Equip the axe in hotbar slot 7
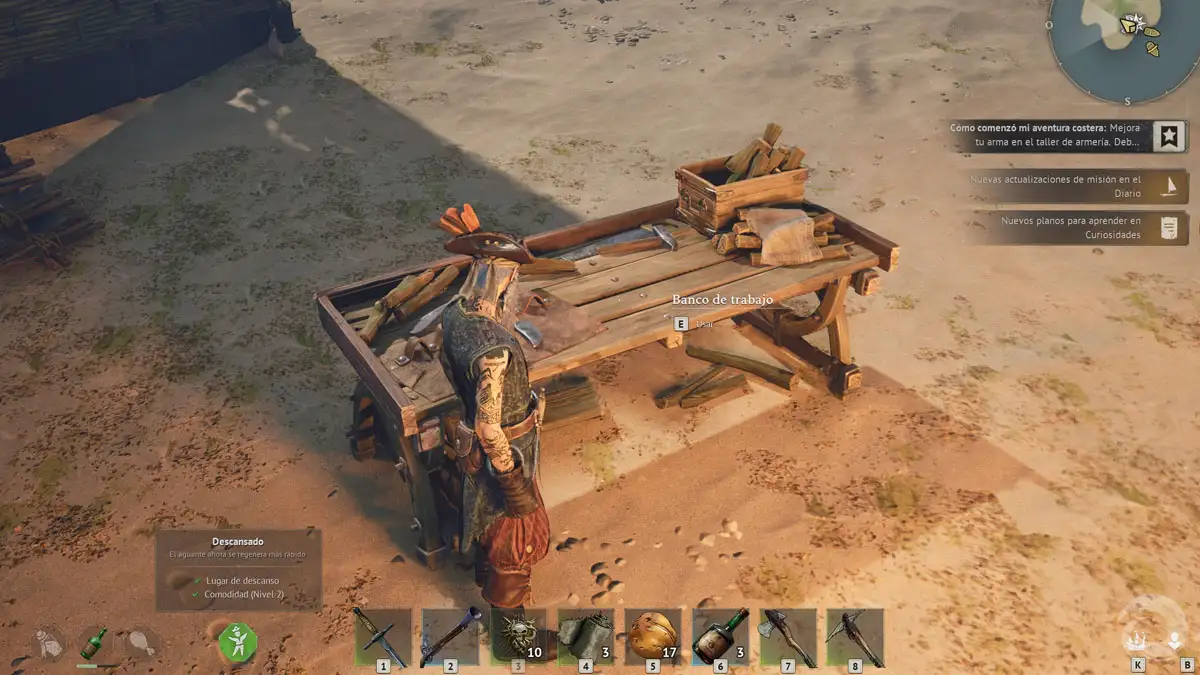This screenshot has width=1200, height=675. click(788, 636)
